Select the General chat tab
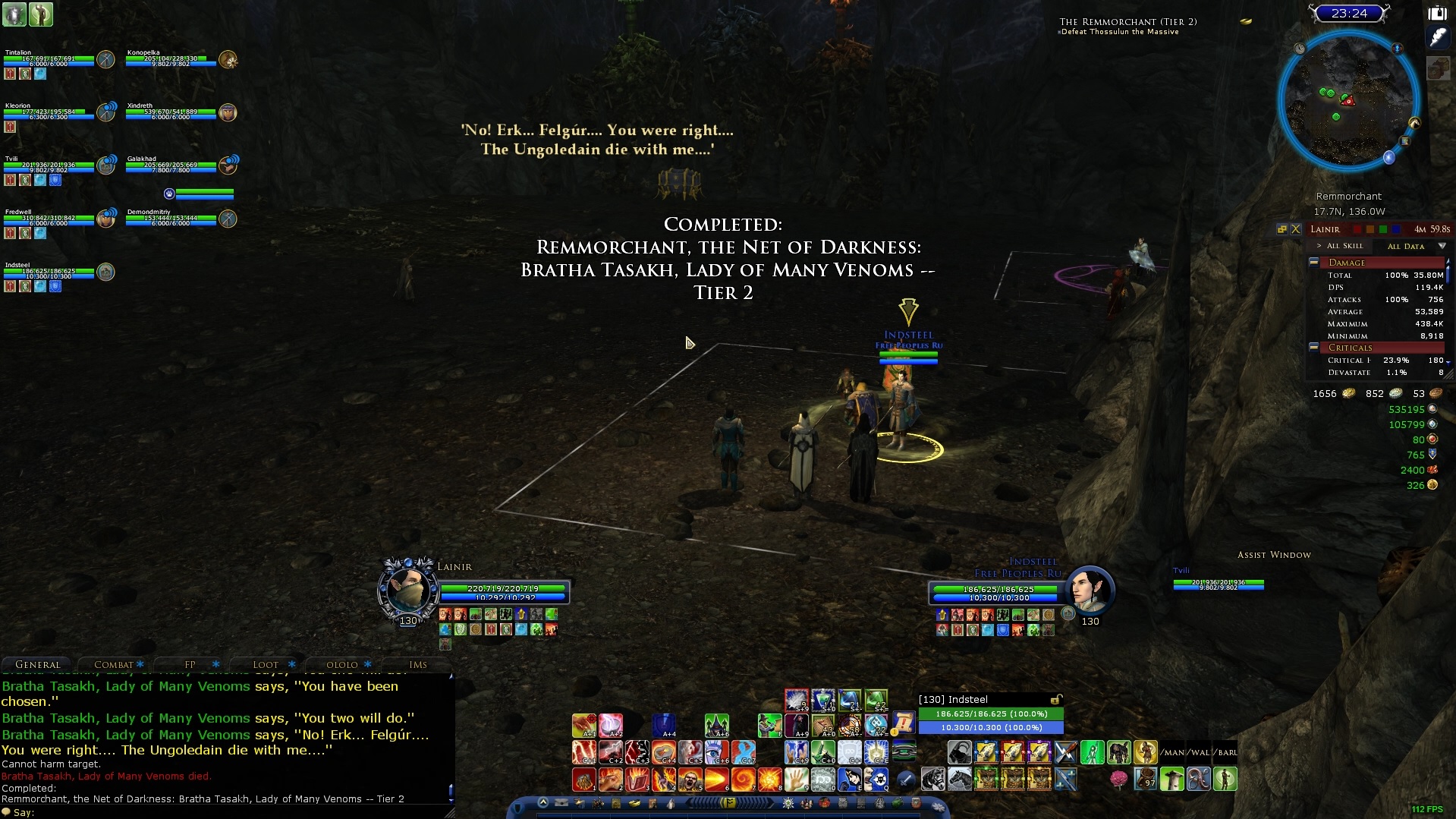 [38, 664]
